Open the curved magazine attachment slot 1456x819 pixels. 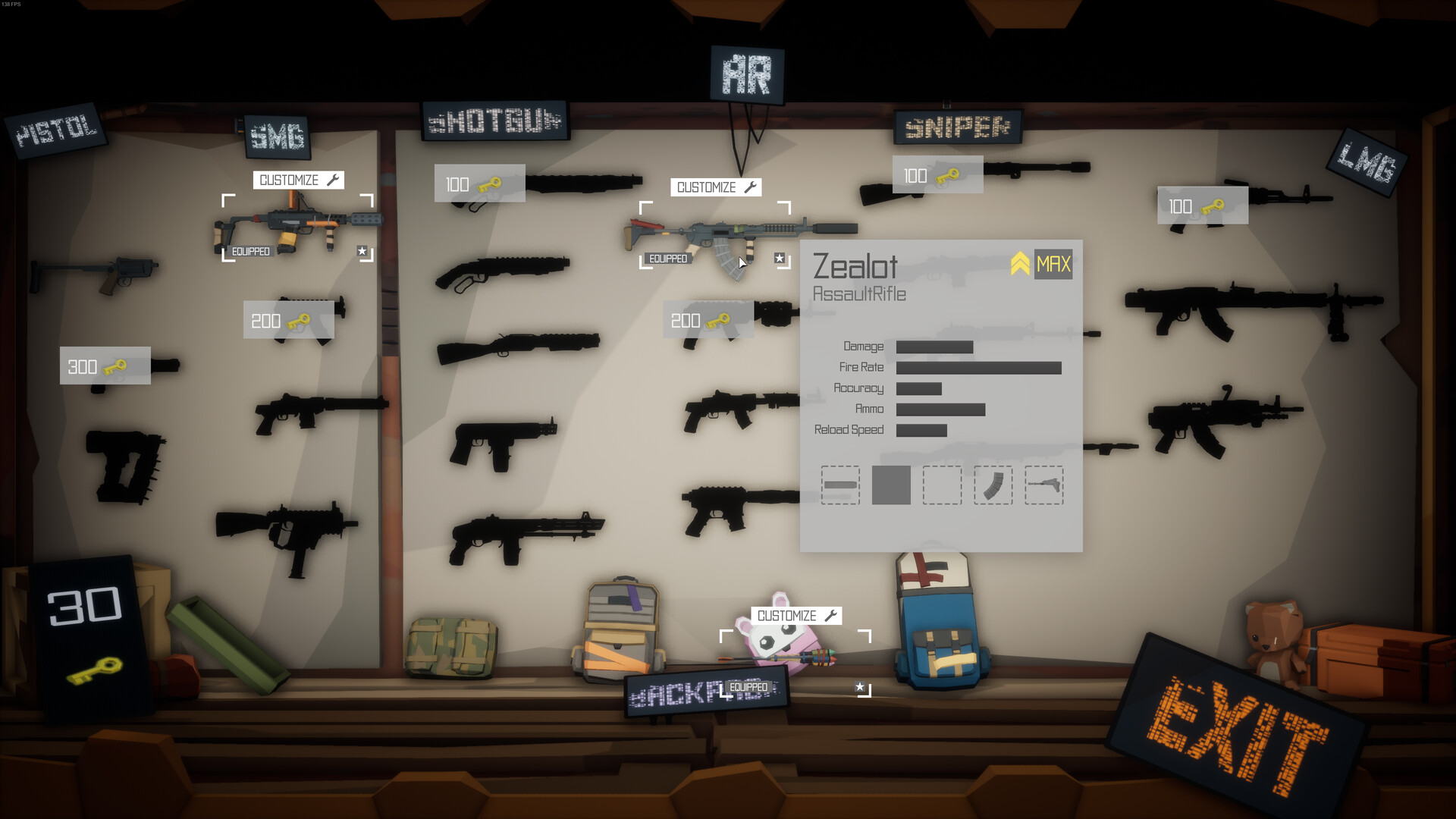(x=993, y=486)
